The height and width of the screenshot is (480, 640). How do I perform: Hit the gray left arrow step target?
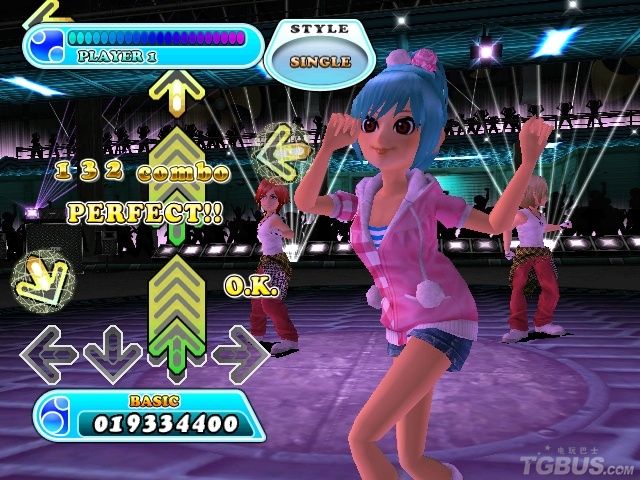pyautogui.click(x=49, y=352)
